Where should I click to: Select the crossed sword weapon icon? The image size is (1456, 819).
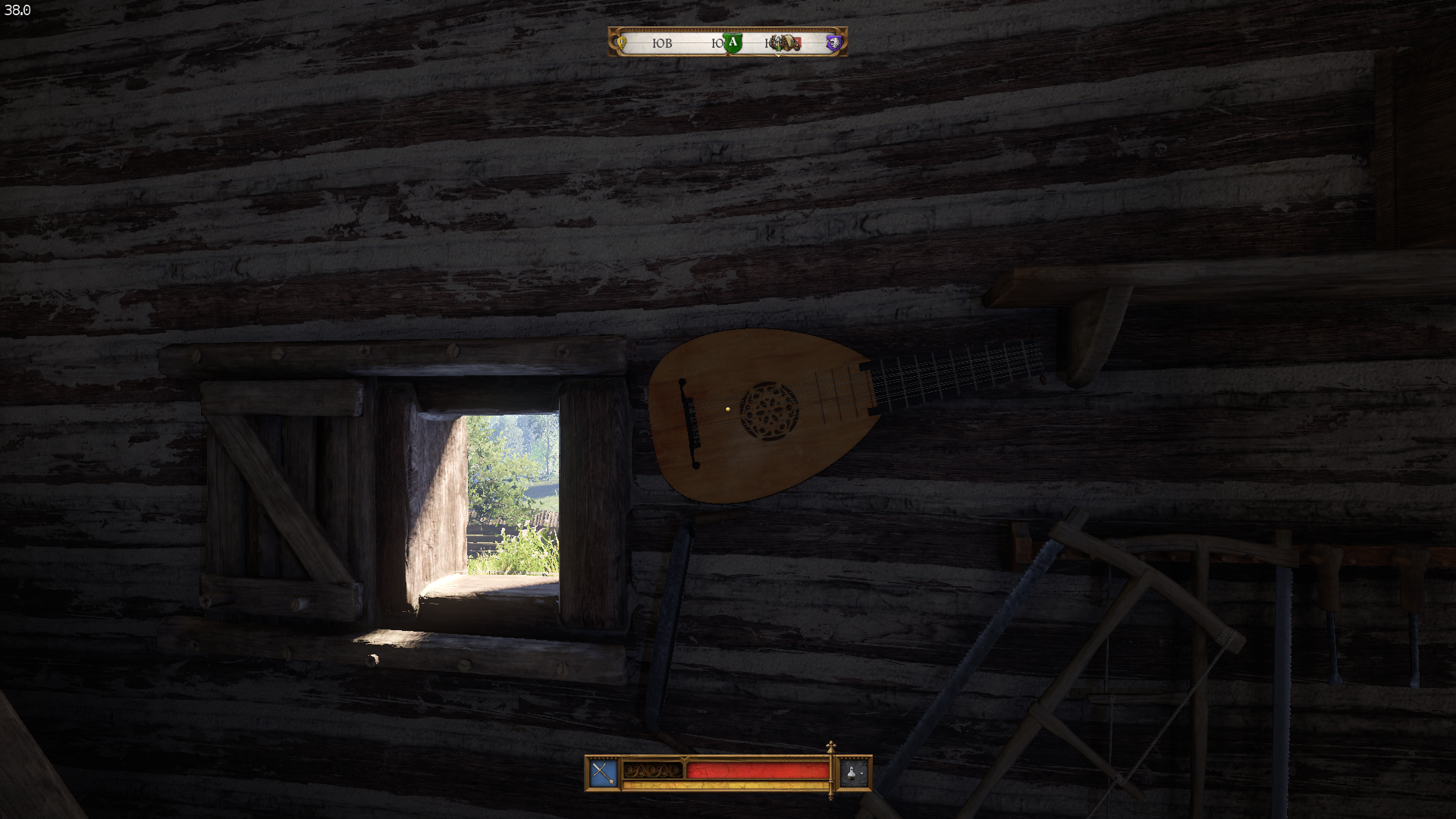click(603, 773)
